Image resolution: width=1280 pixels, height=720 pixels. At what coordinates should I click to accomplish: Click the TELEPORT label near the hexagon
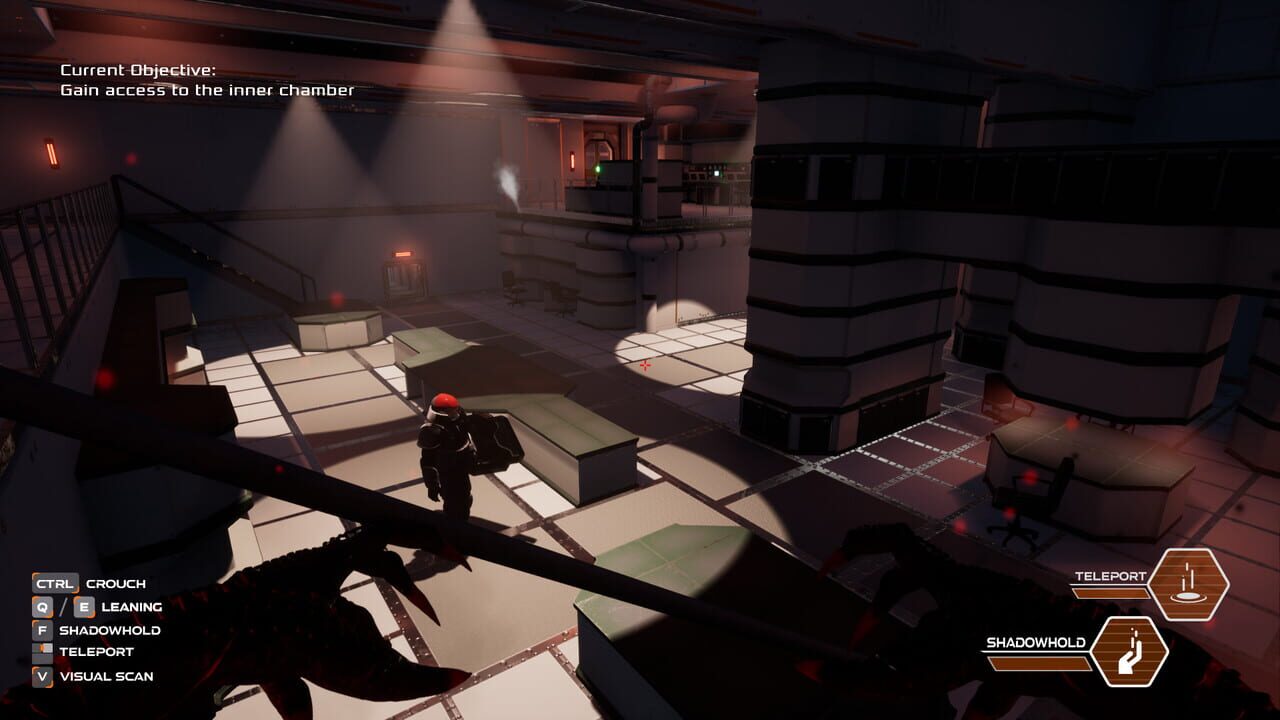coord(1111,576)
